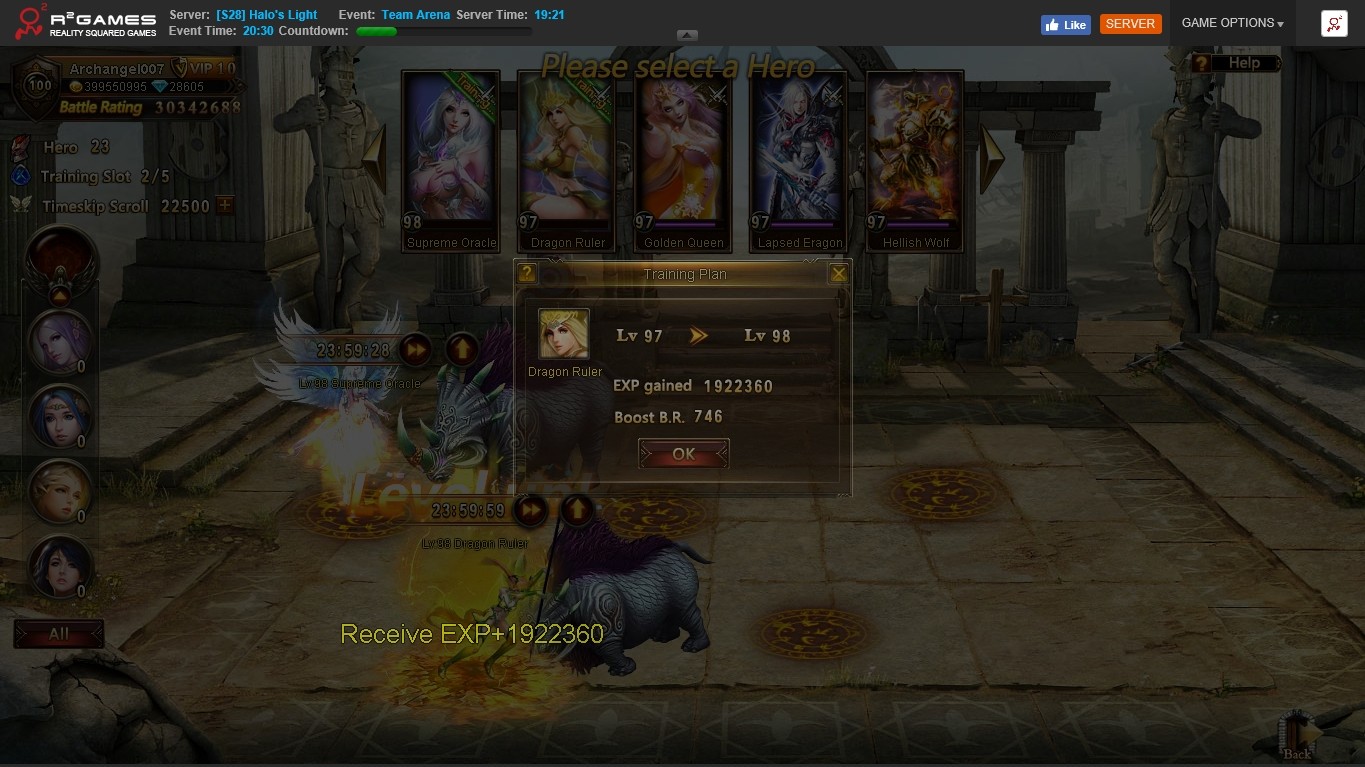Viewport: 1365px width, 767px height.
Task: Fast-forward Dragon Ruler's training timer
Action: click(530, 511)
